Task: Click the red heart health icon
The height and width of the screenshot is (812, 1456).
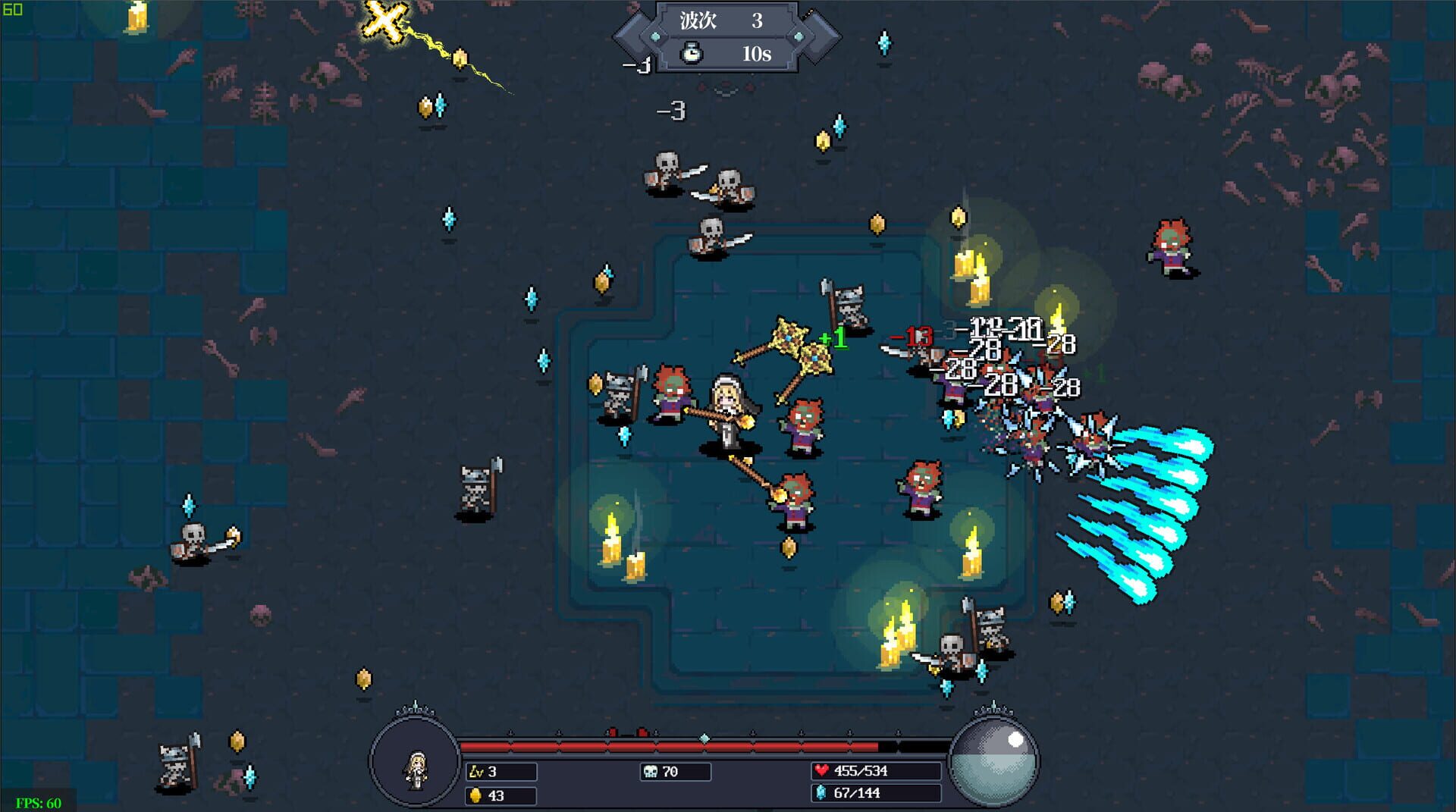Action: pos(823,770)
